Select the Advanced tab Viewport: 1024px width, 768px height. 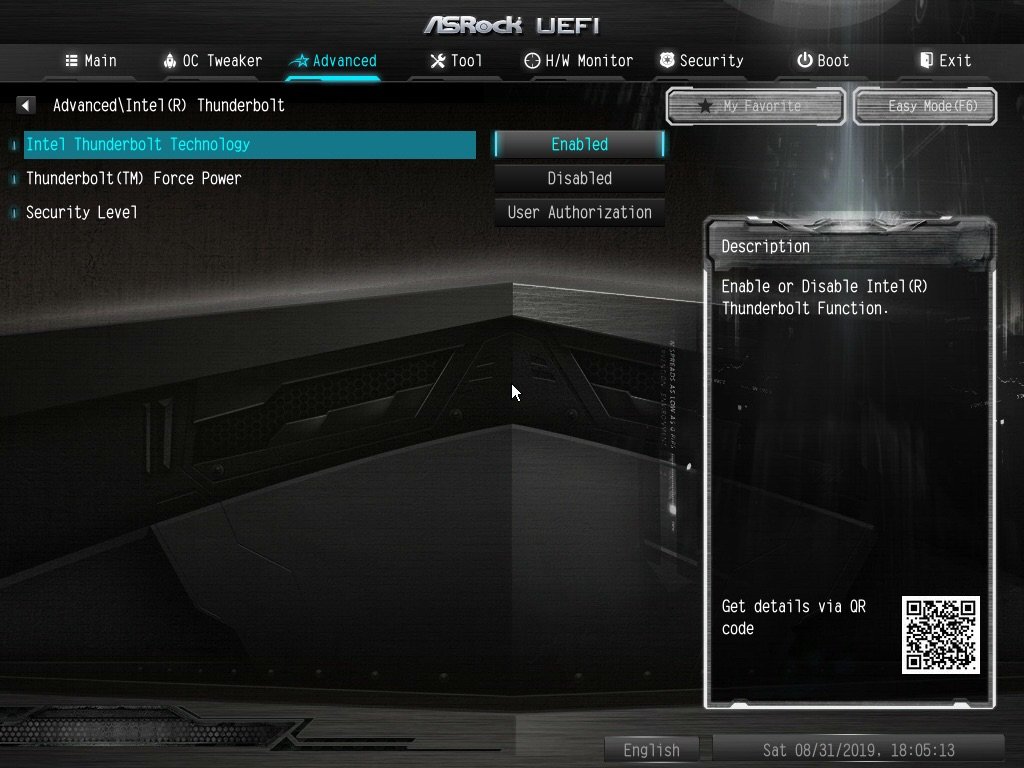333,61
